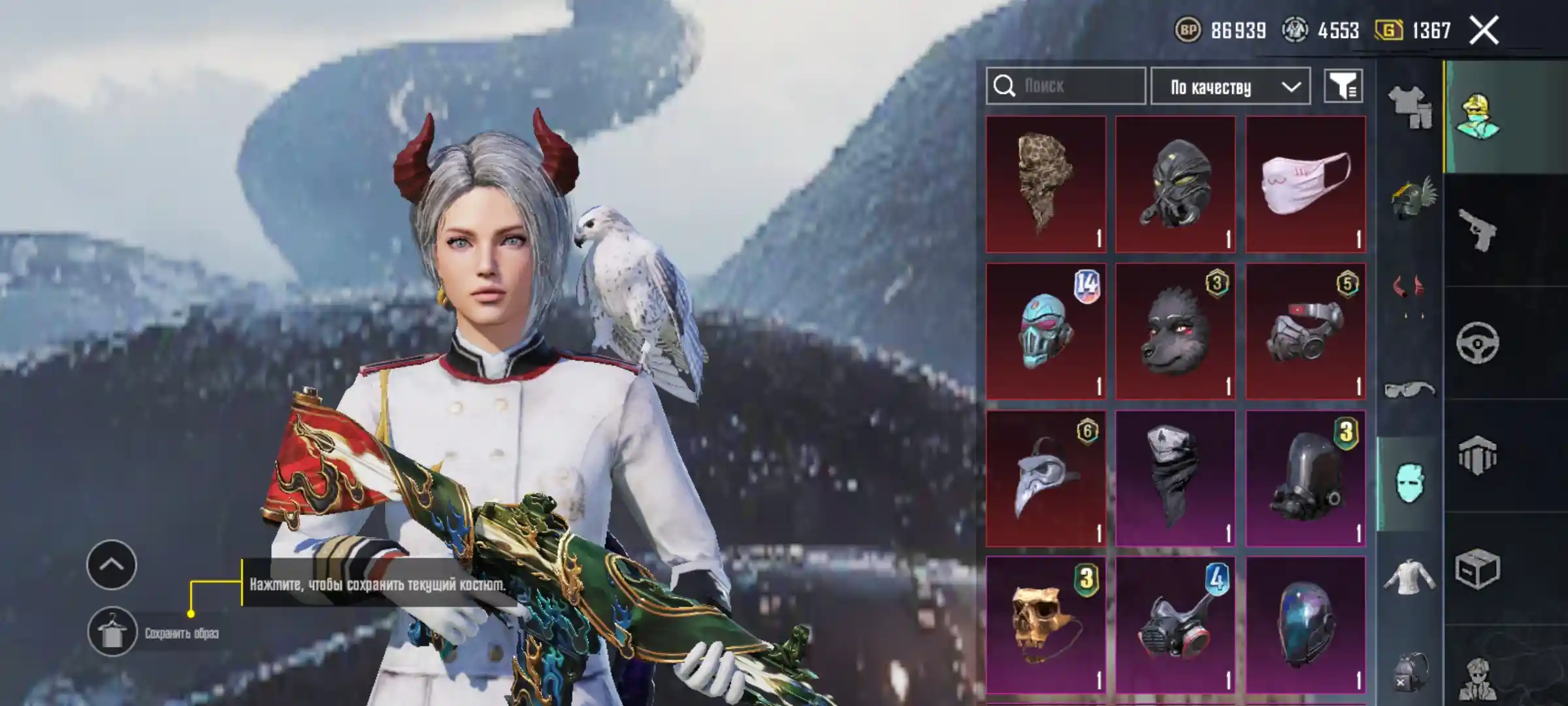The height and width of the screenshot is (706, 1568).
Task: Collapse panel with the up-arrow circle button
Action: pos(112,565)
